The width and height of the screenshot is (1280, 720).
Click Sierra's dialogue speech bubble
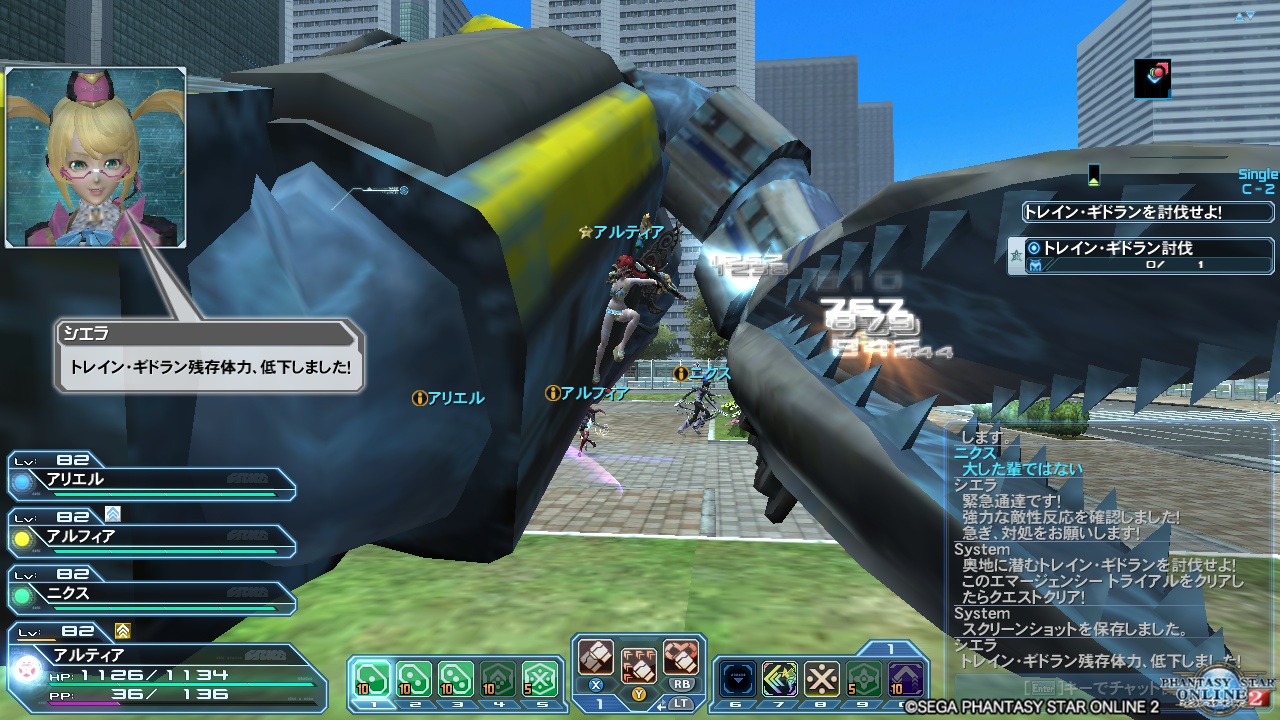[x=210, y=358]
